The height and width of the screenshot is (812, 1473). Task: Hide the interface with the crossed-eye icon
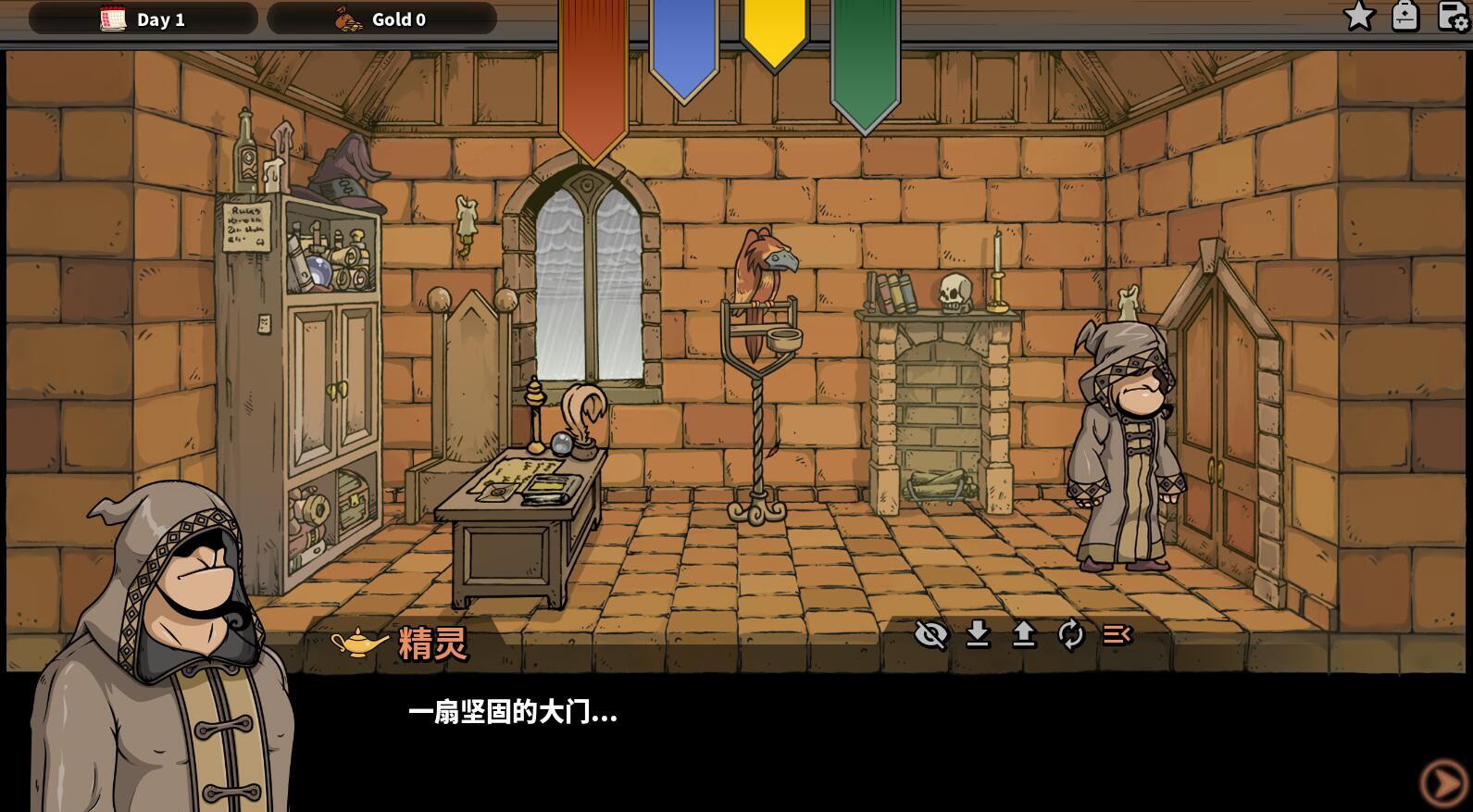(x=931, y=636)
